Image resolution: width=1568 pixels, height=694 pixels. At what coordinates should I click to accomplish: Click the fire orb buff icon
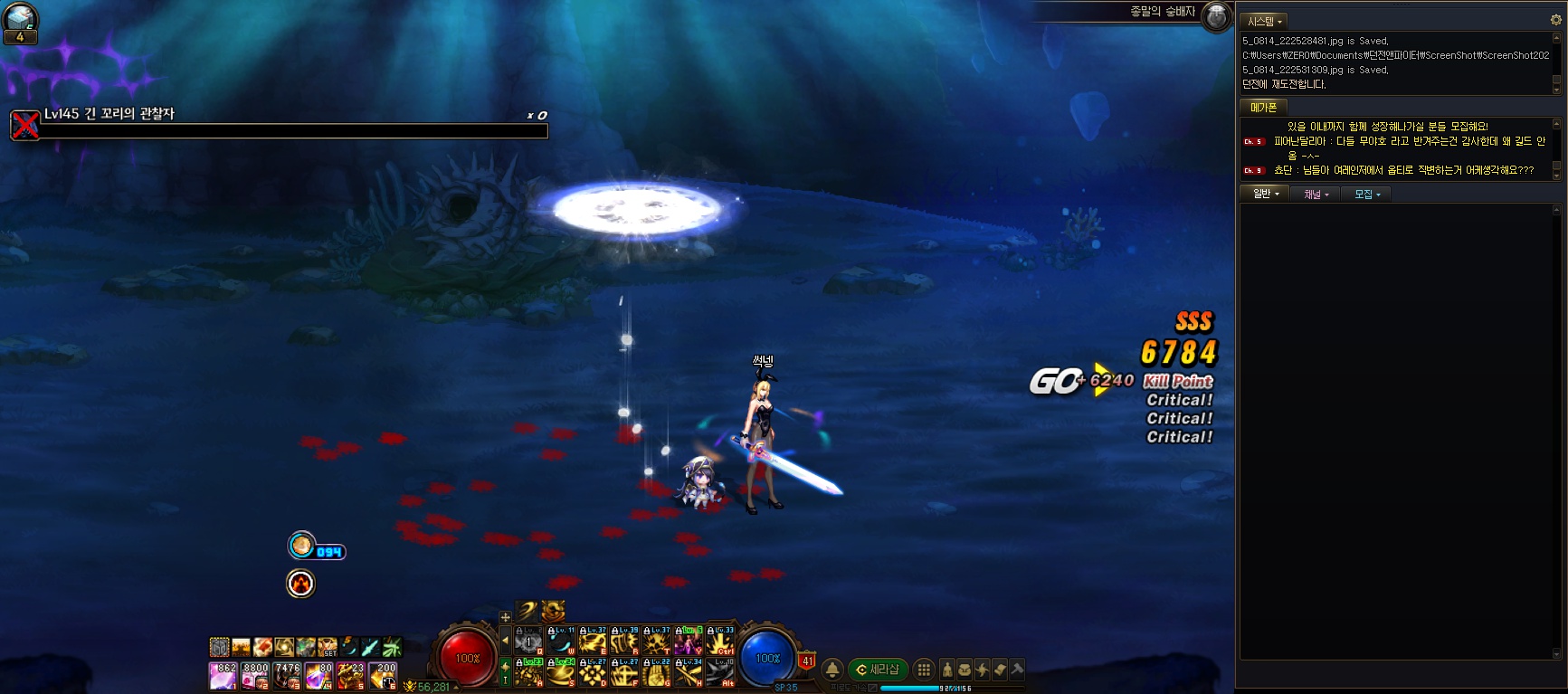click(x=300, y=584)
